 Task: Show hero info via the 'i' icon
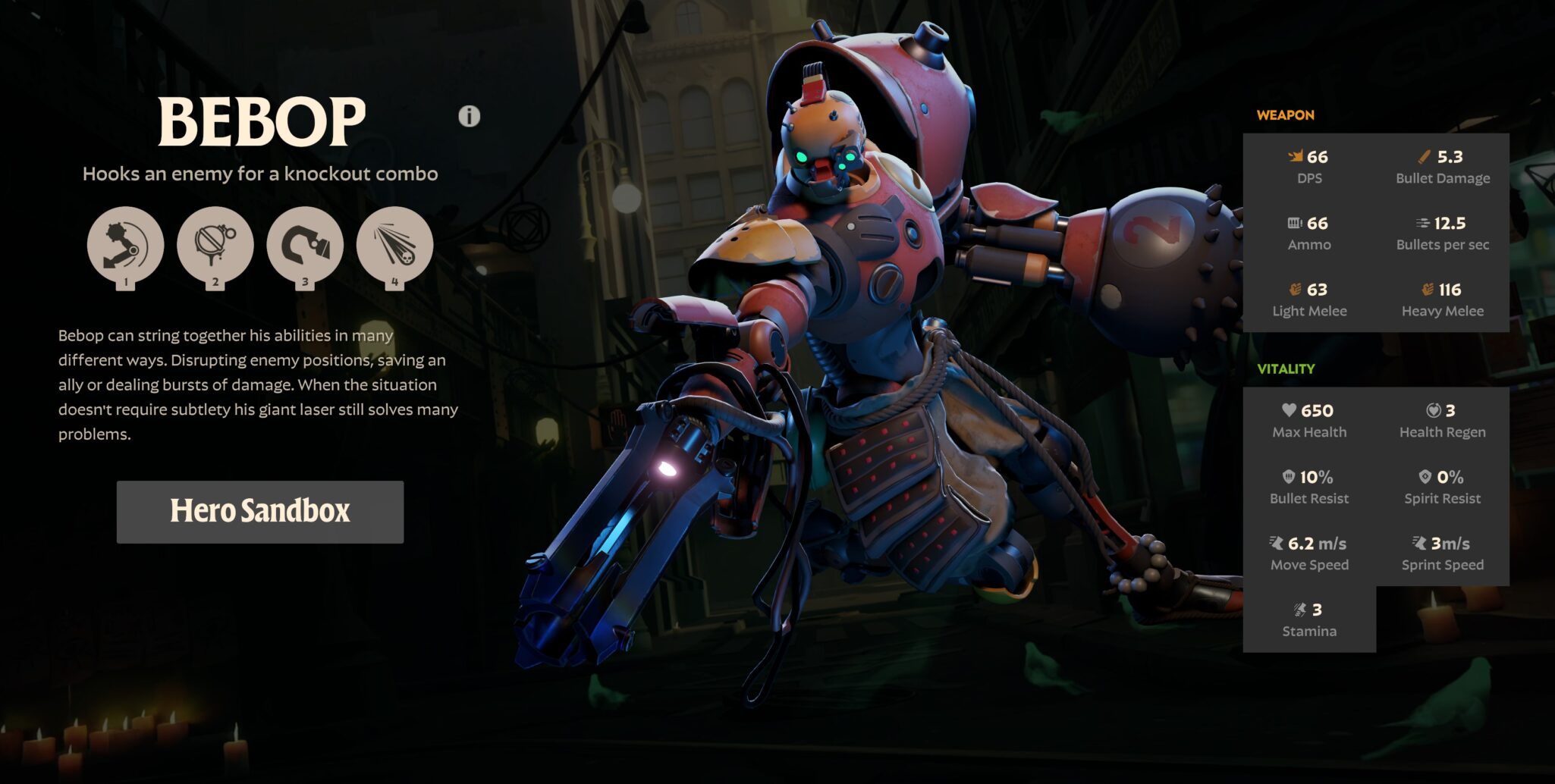470,116
